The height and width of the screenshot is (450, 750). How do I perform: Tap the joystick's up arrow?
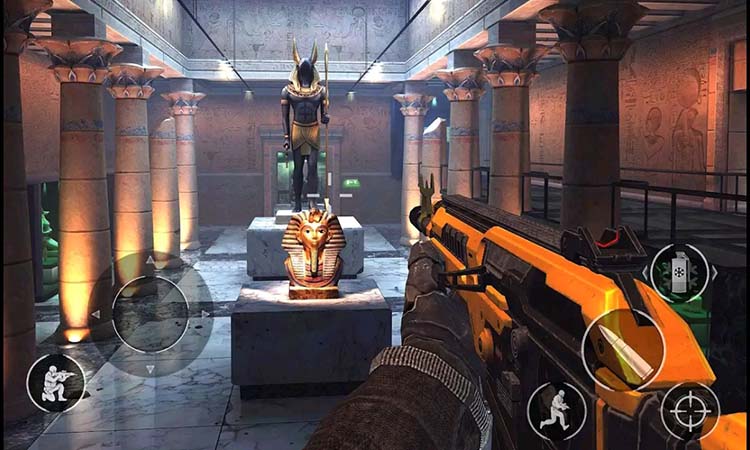(150, 259)
